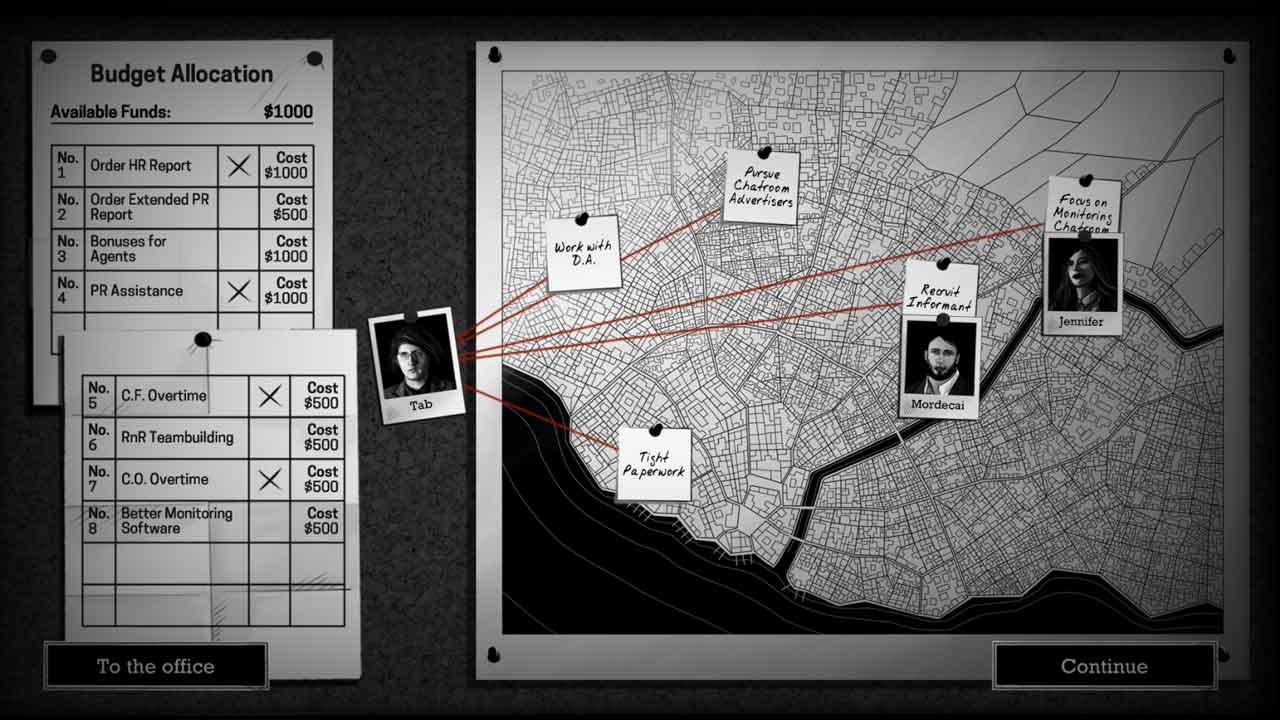Screen dimensions: 1280x720
Task: Tick the Order Extended PR Report box
Action: click(x=238, y=207)
